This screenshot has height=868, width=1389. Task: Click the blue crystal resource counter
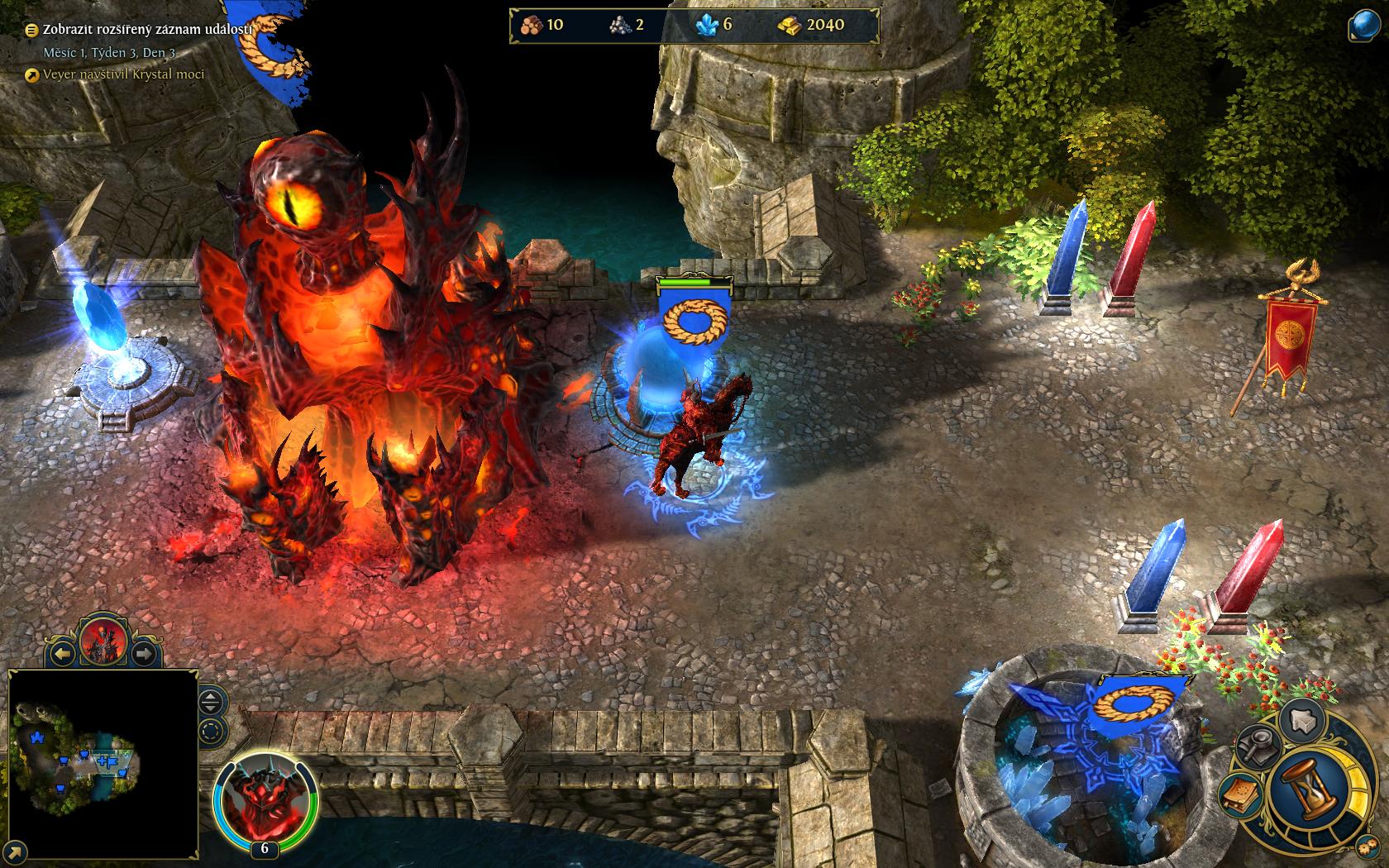point(716,26)
